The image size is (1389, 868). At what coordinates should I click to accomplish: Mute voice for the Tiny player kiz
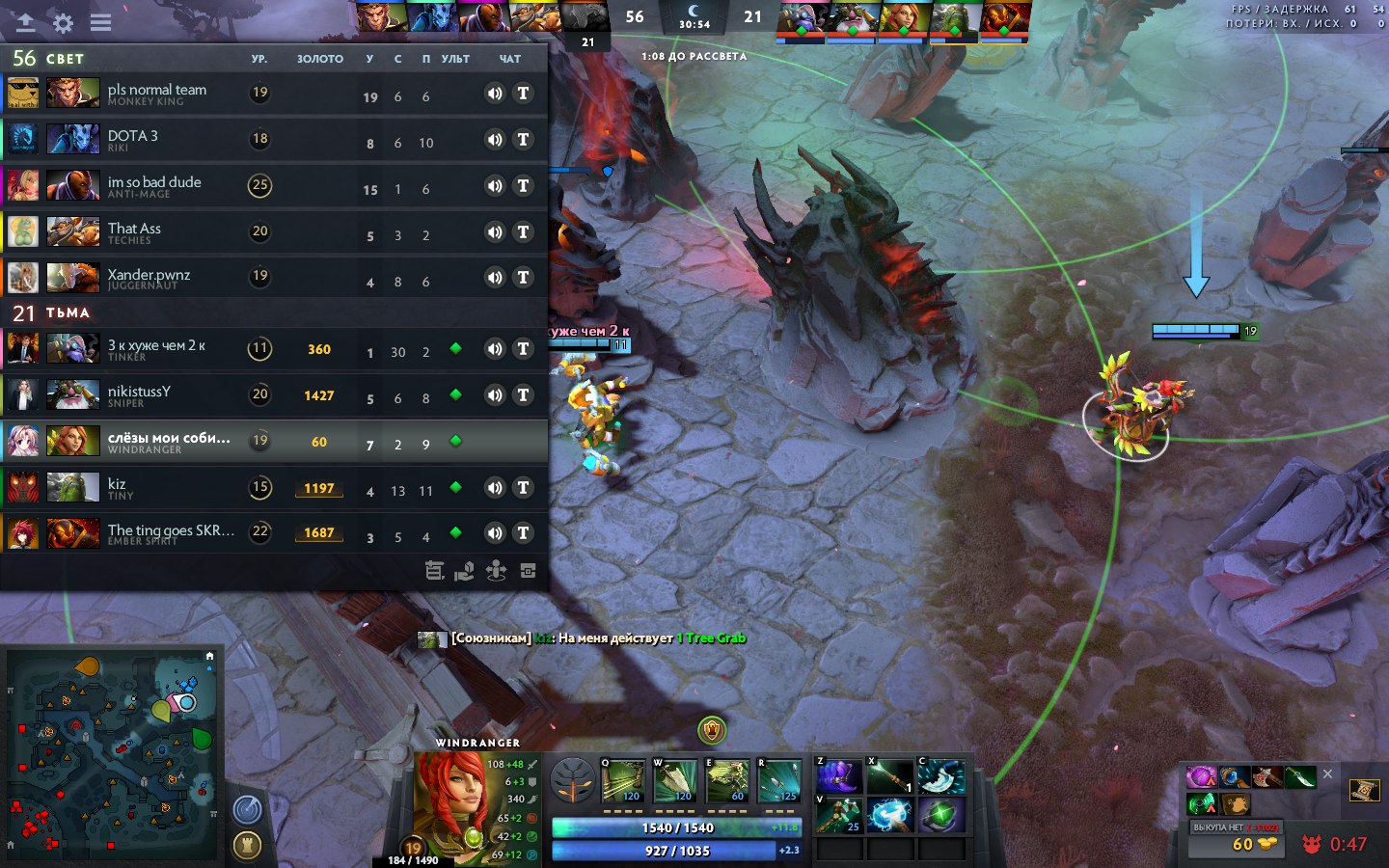tap(495, 487)
